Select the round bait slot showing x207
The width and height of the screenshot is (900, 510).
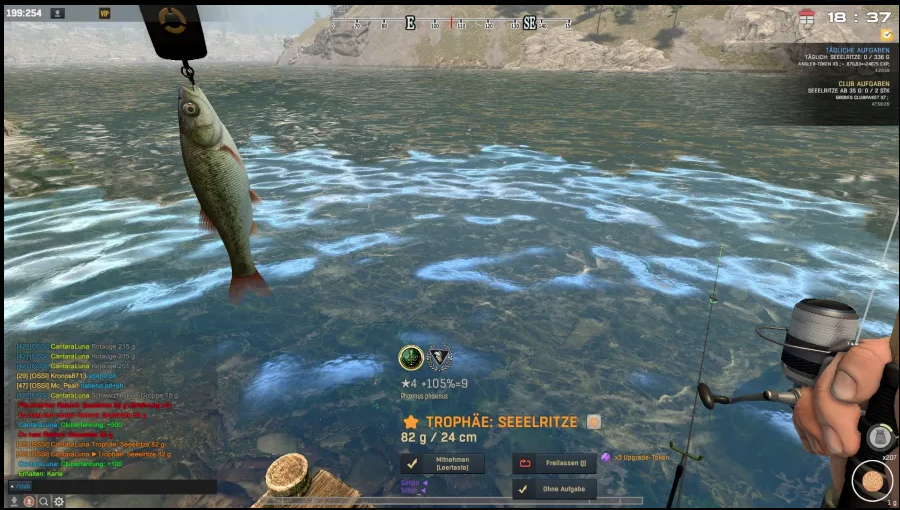pos(872,481)
